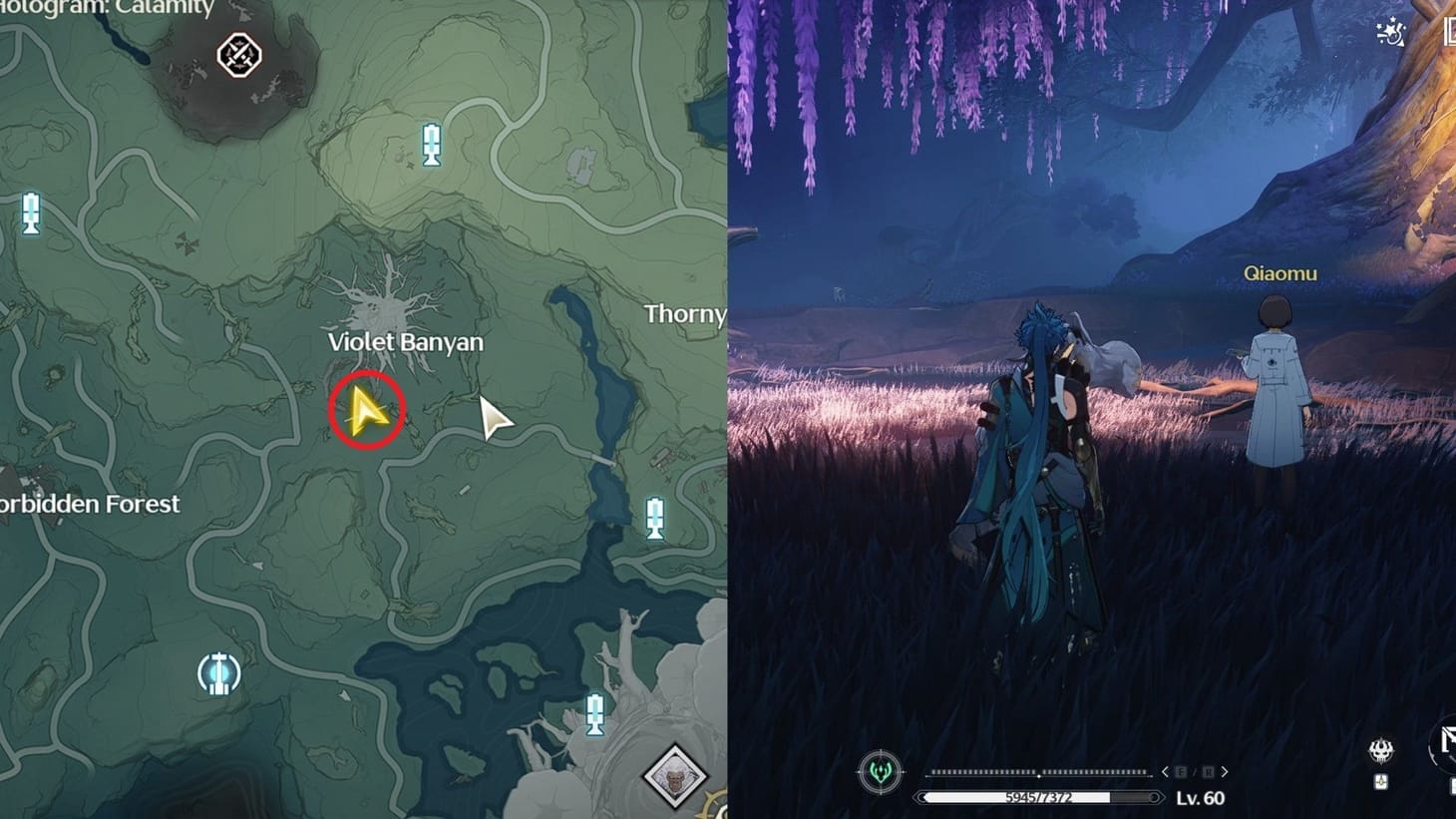Click the special blue Resonance Nexus waypoint
The image size is (1456, 819).
click(217, 673)
